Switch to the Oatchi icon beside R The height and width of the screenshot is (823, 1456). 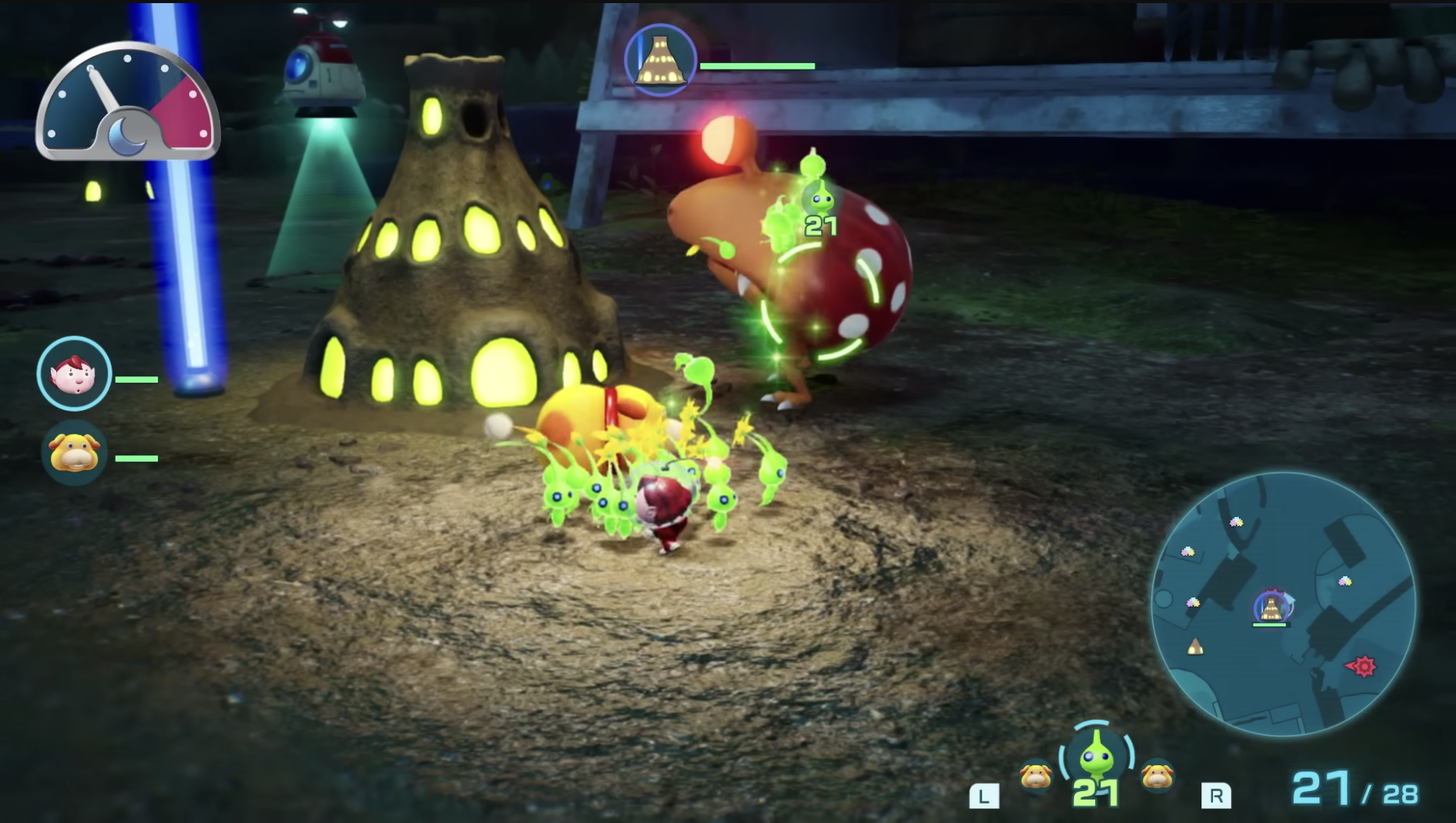1156,776
